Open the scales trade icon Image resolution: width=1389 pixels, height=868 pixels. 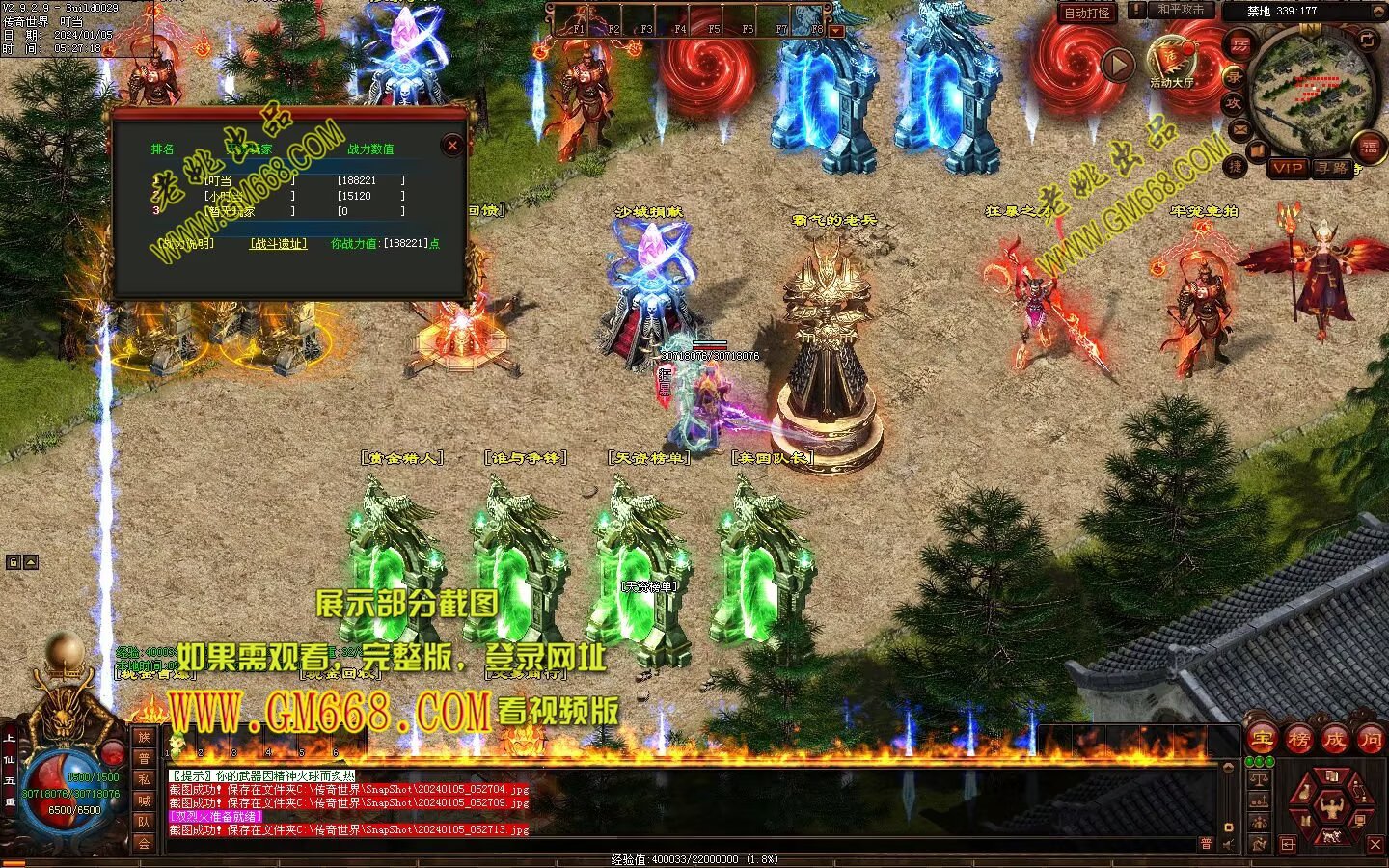point(1258,779)
